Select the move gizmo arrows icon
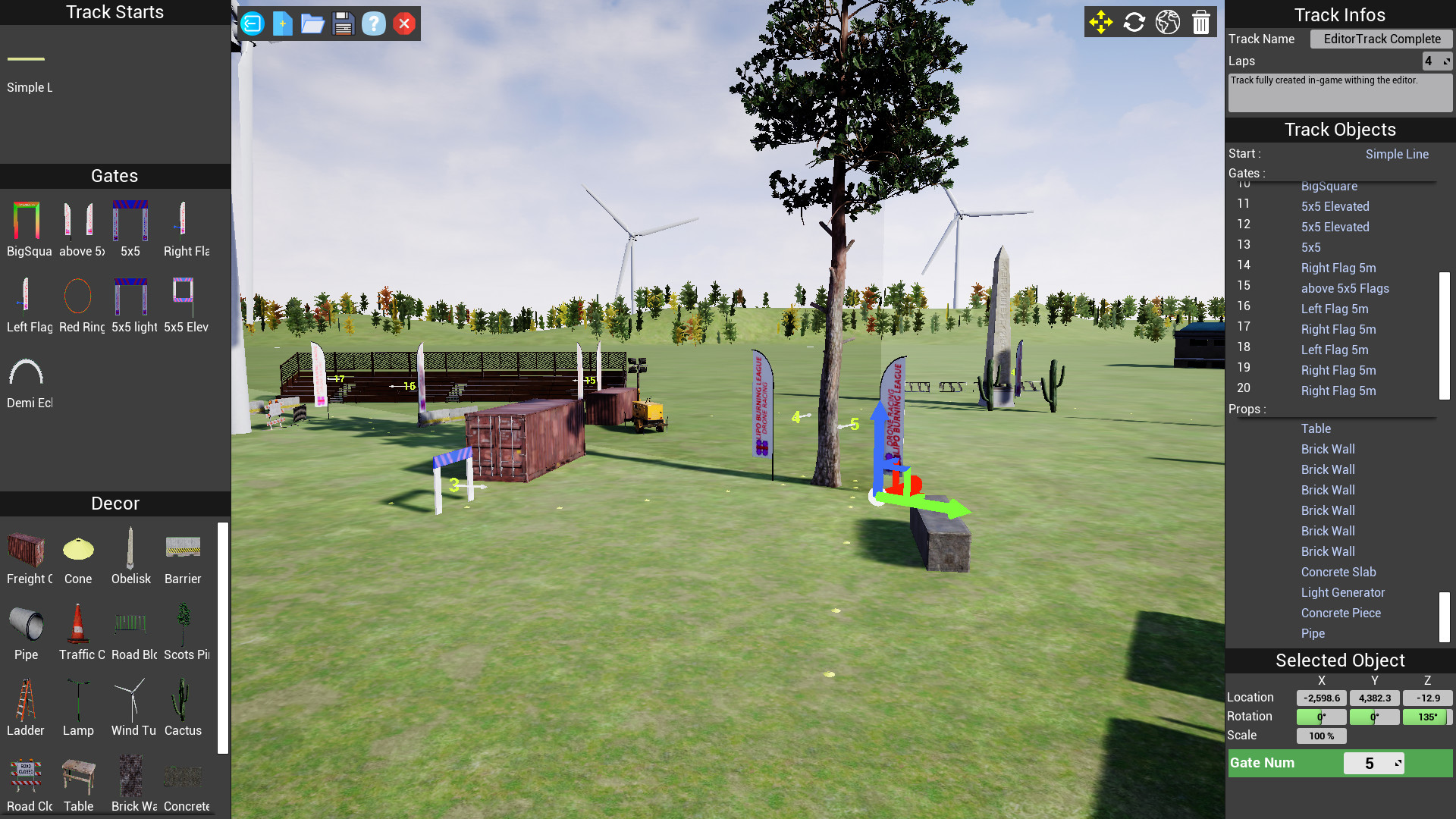Screen dimensions: 1456x819 point(1101,22)
